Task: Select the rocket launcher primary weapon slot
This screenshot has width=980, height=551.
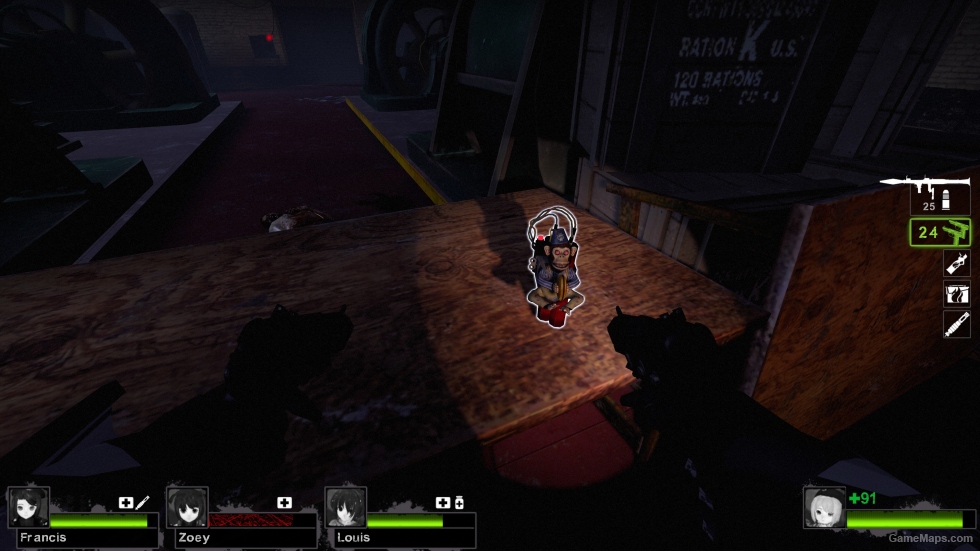Action: 925,192
